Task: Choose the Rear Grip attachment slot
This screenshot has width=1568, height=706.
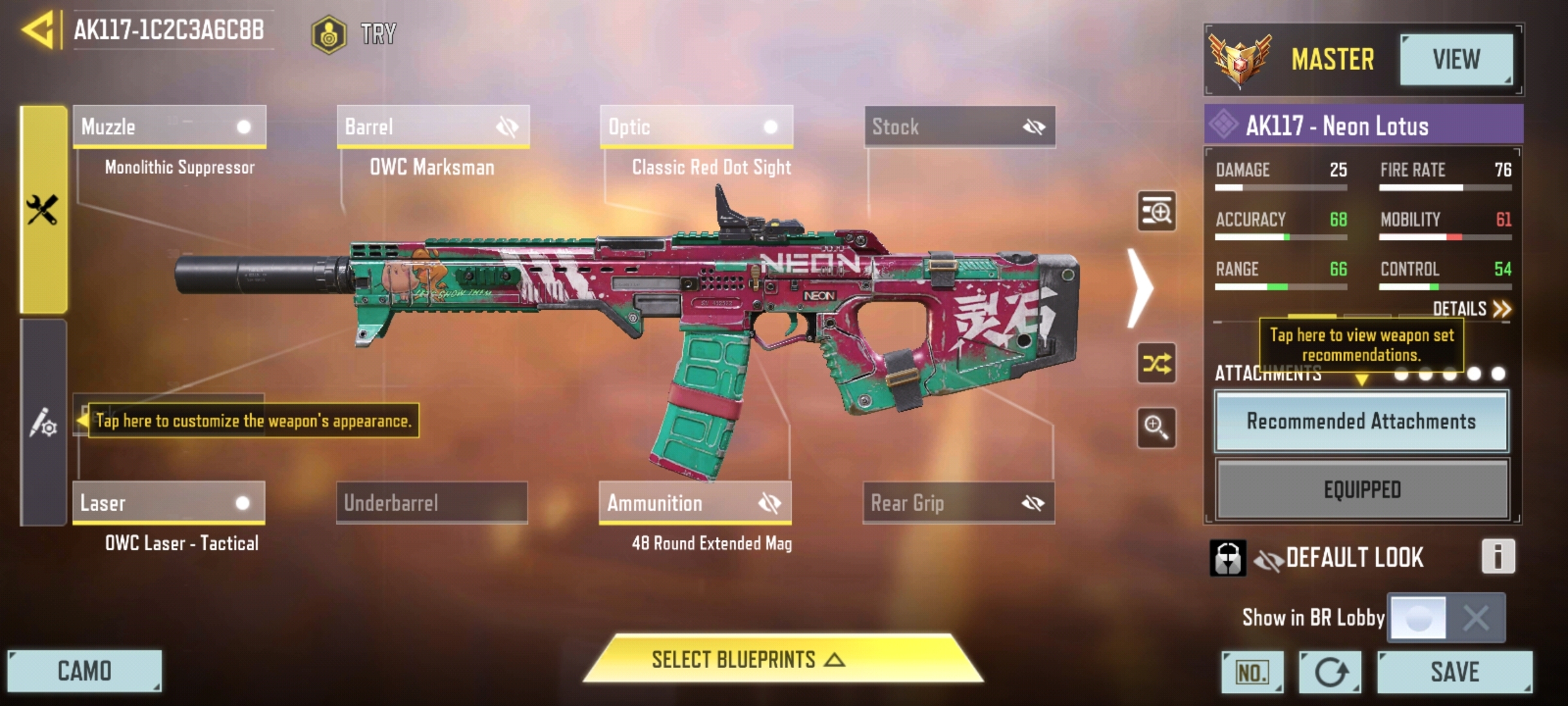Action: (958, 503)
